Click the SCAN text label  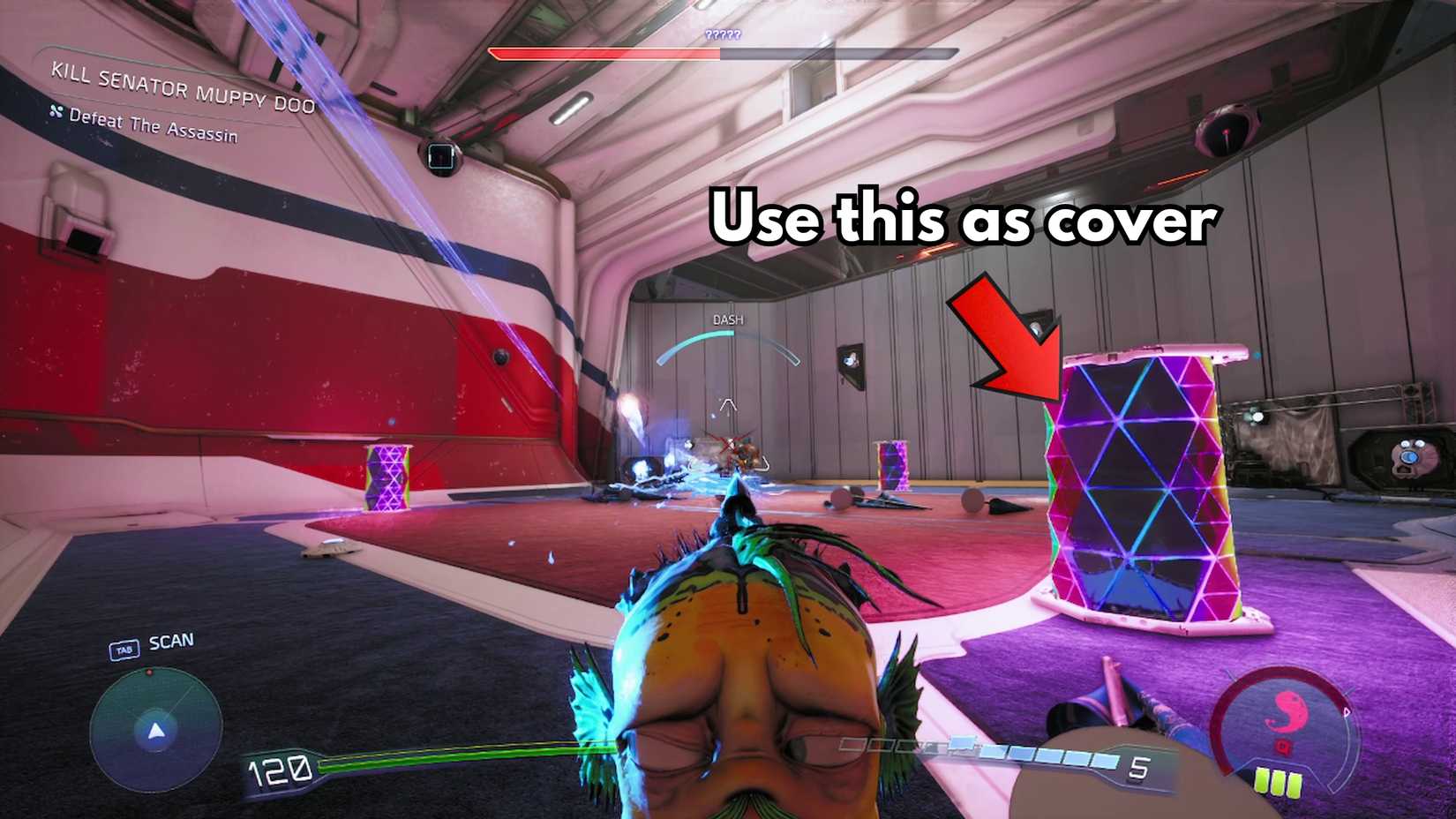point(173,641)
